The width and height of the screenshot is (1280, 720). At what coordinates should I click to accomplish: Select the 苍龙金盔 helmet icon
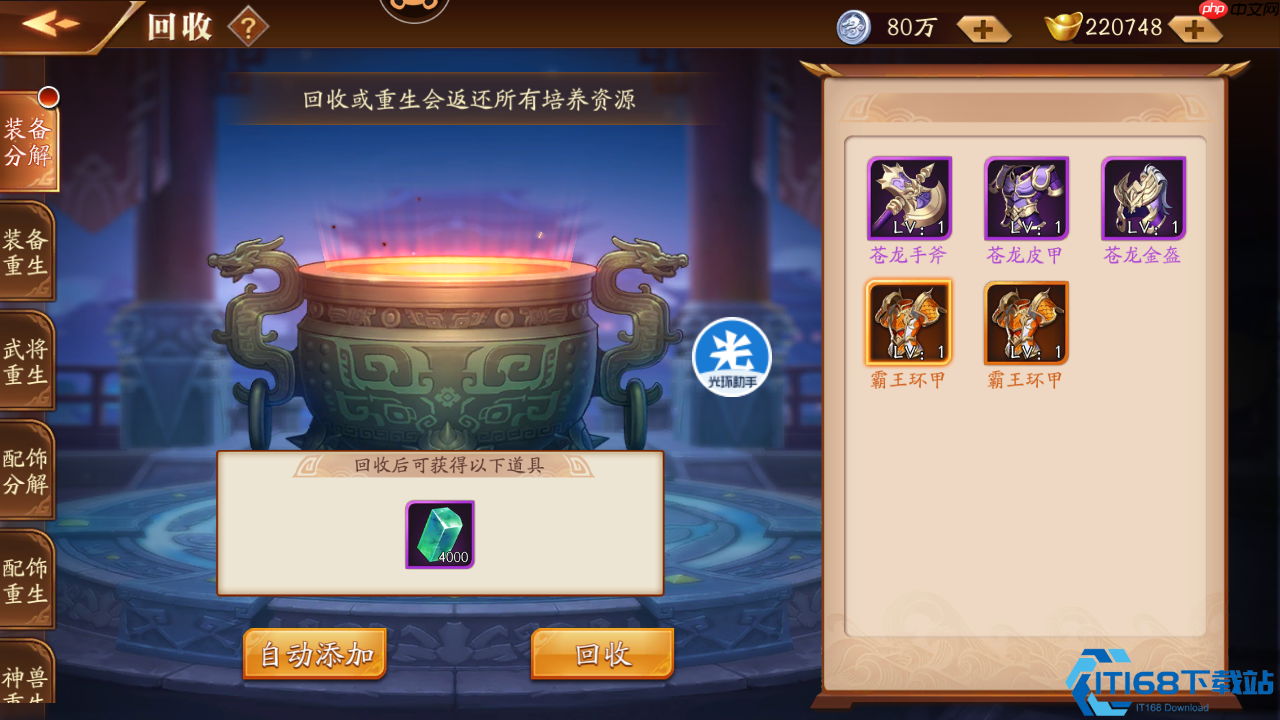1144,197
